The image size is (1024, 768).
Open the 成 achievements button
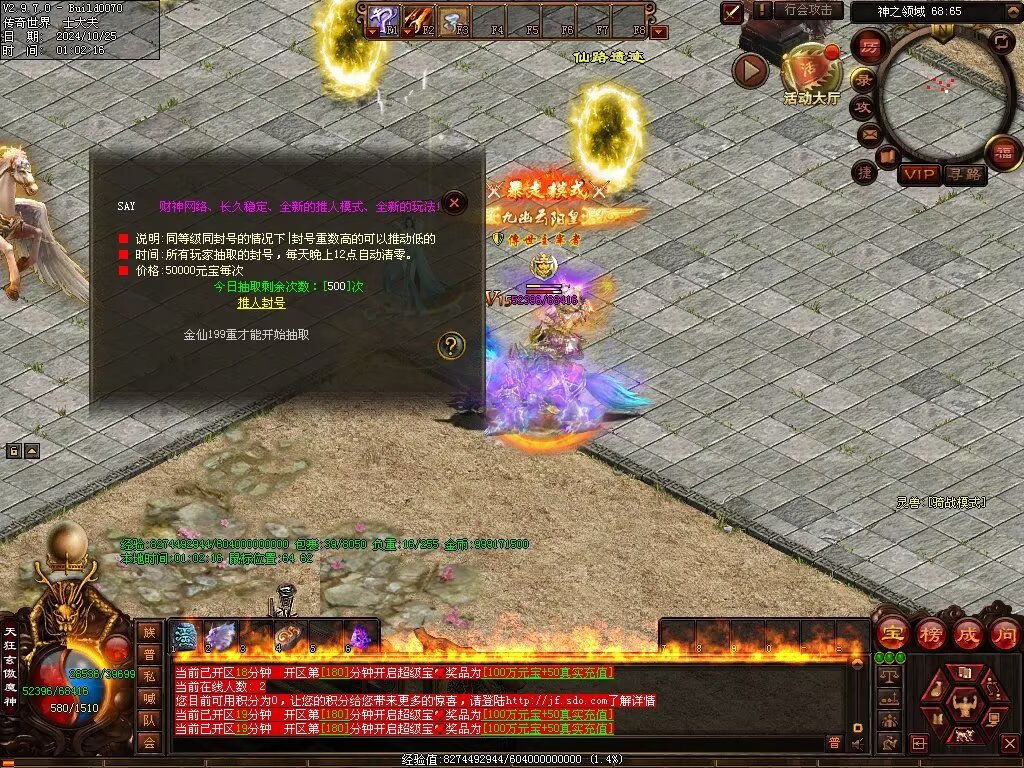point(968,634)
